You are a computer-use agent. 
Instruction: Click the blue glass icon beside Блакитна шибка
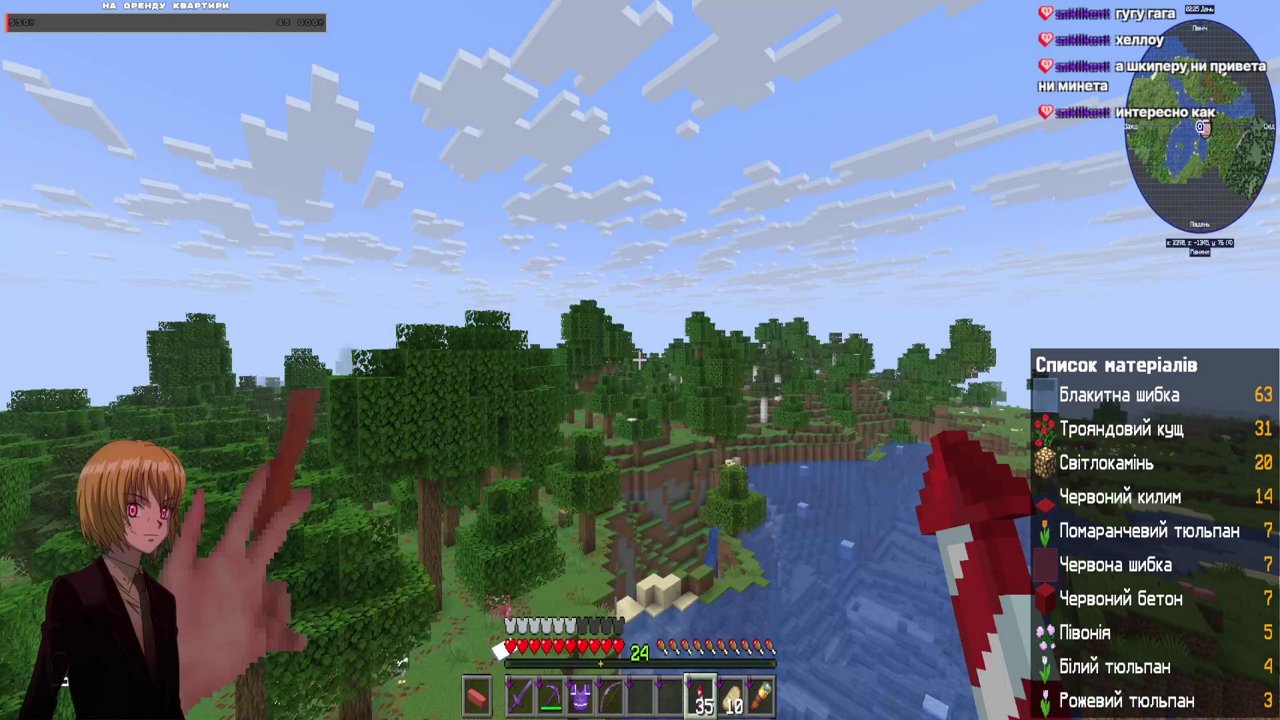[1043, 395]
